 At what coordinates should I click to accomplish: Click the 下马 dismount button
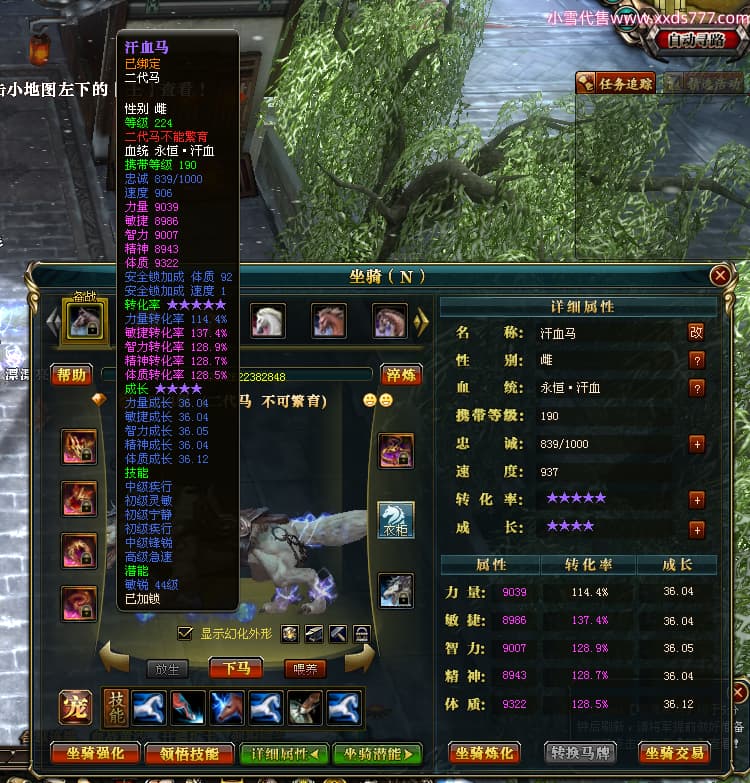coord(237,668)
